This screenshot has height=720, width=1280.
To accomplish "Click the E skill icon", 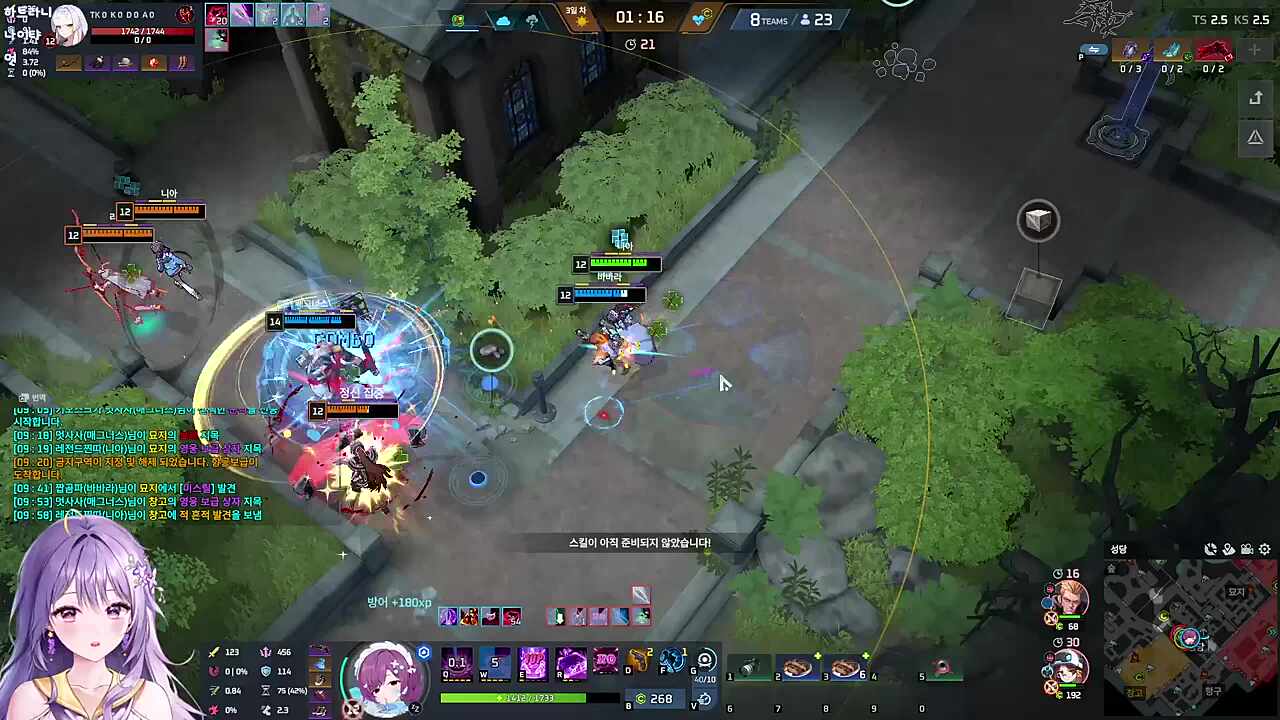I will 531,663.
